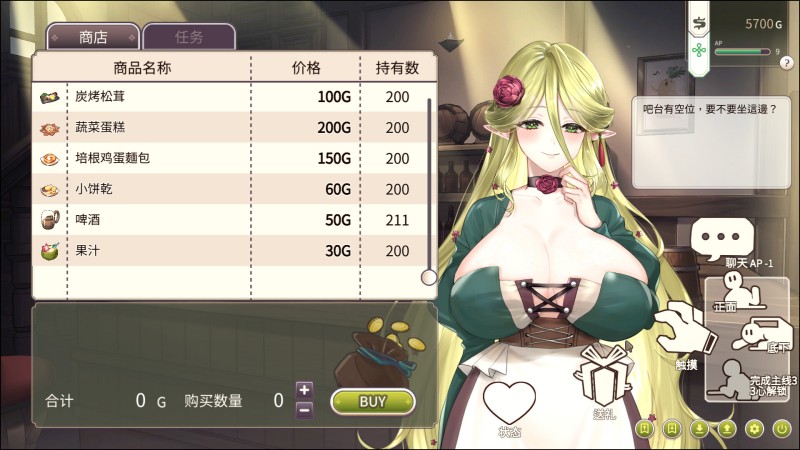Click the green BUY button

(x=372, y=401)
